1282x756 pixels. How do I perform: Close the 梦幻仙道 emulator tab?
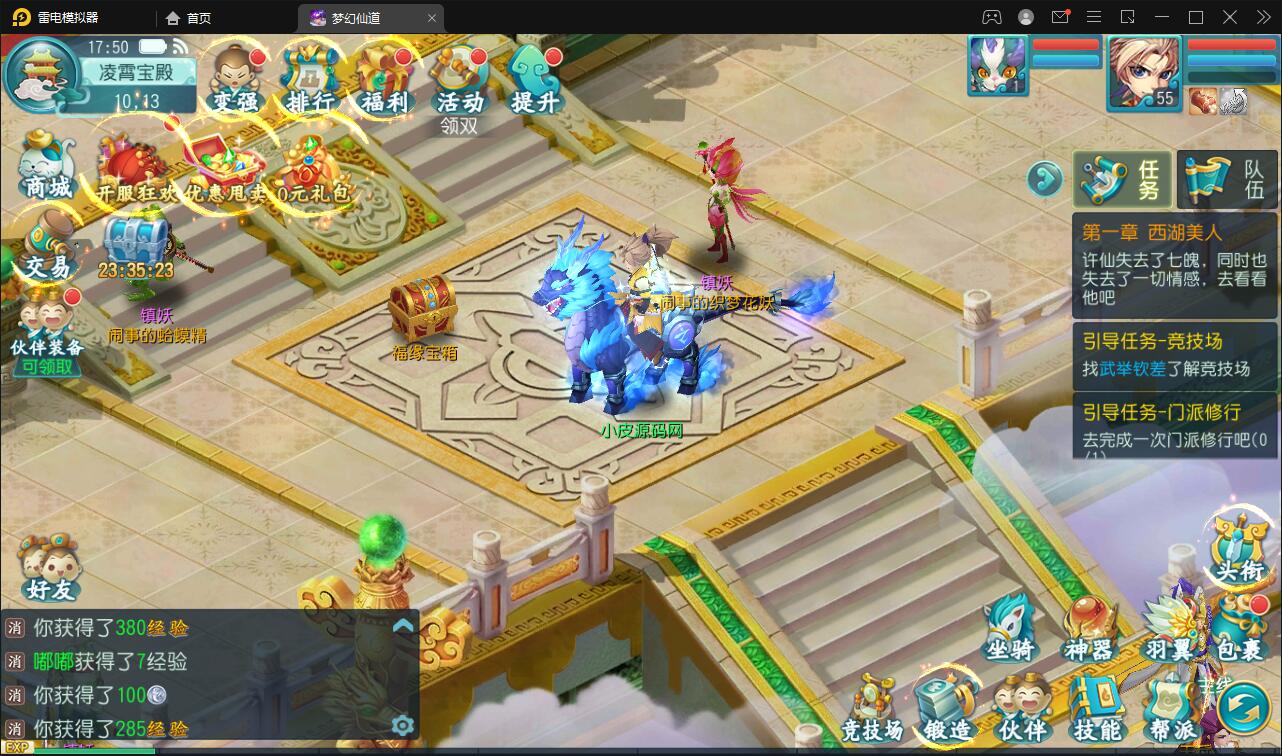pos(432,18)
